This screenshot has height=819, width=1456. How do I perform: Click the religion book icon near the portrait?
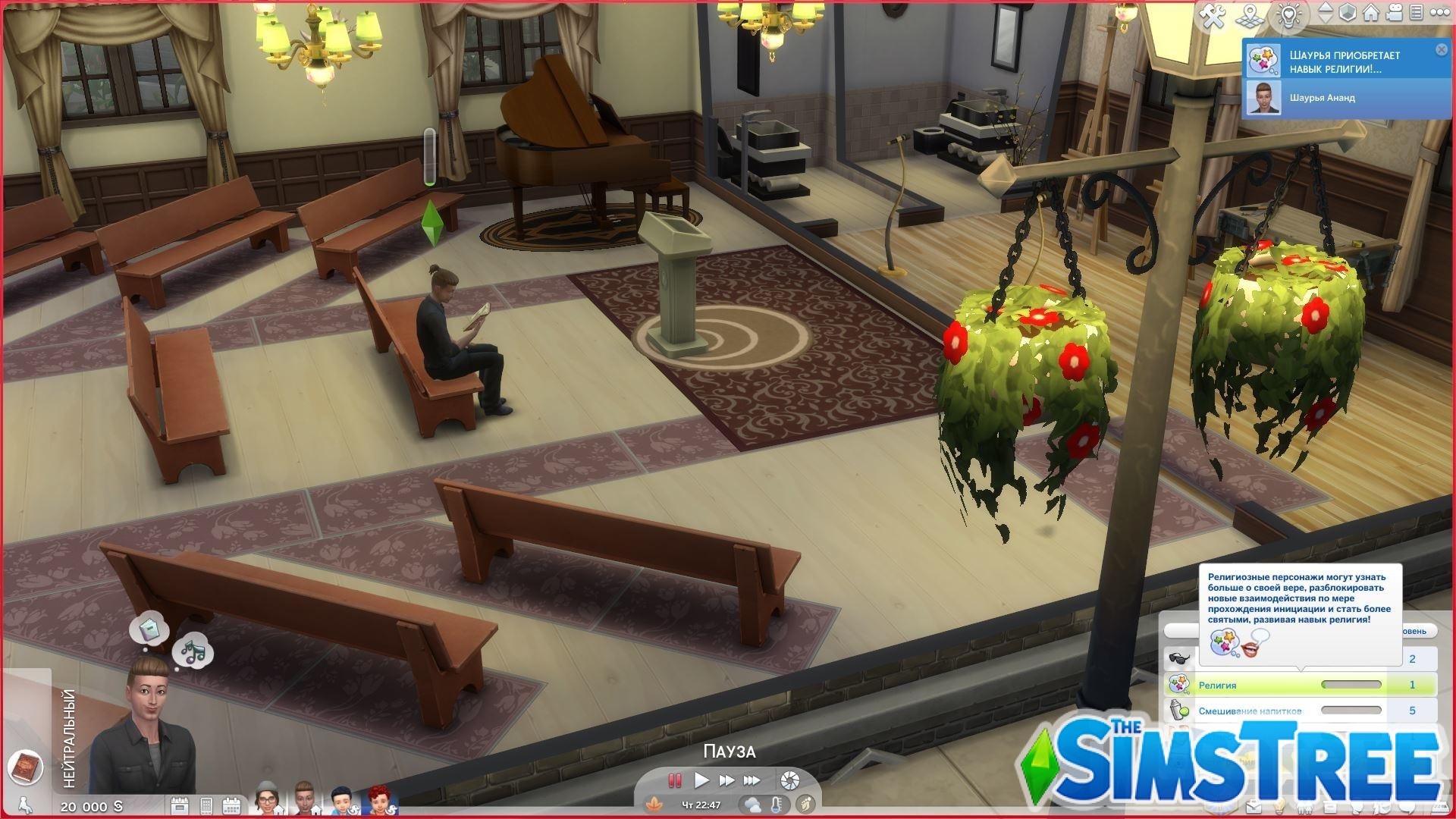[27, 767]
